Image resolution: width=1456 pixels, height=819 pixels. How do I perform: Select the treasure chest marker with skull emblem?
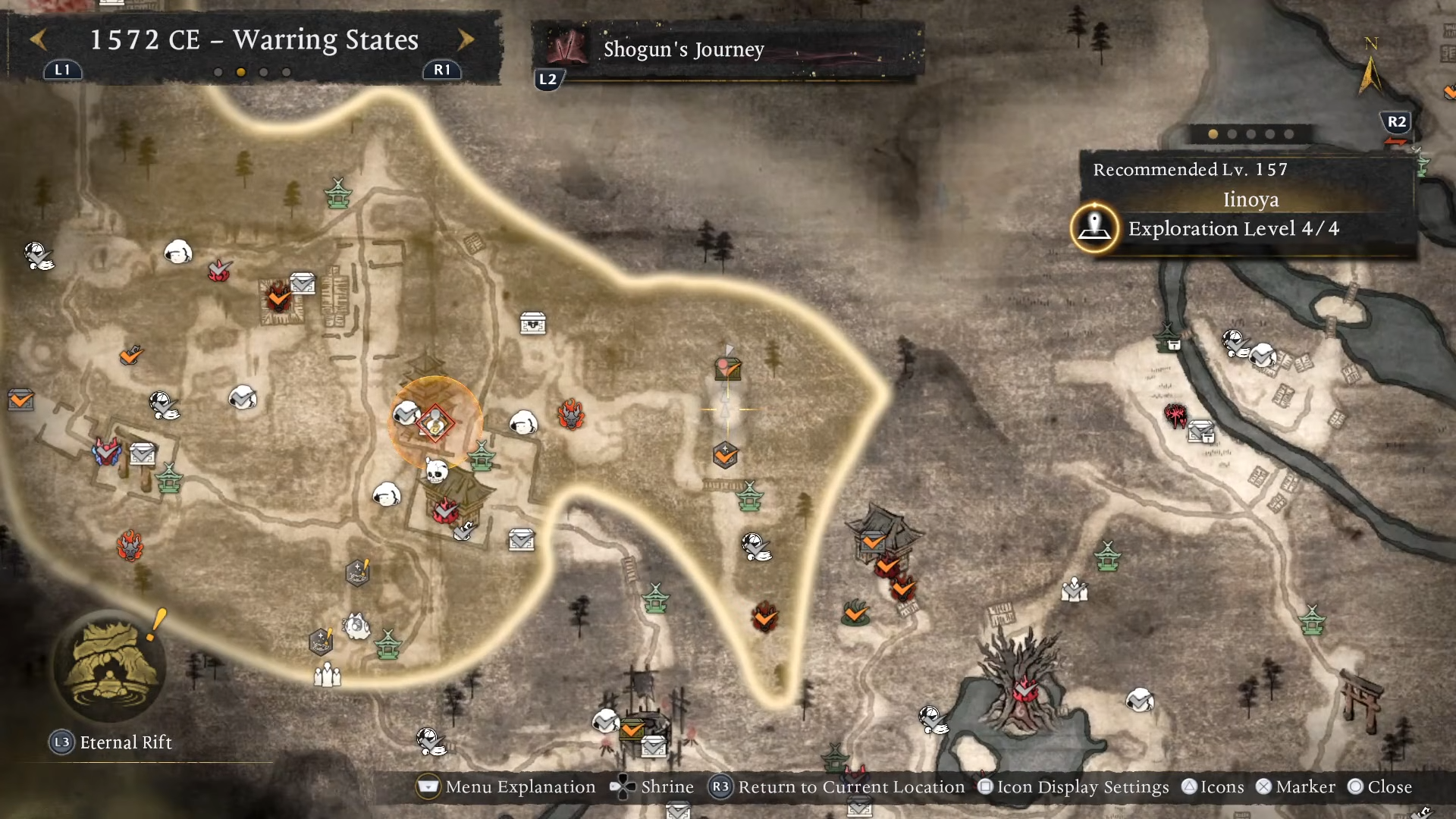533,324
